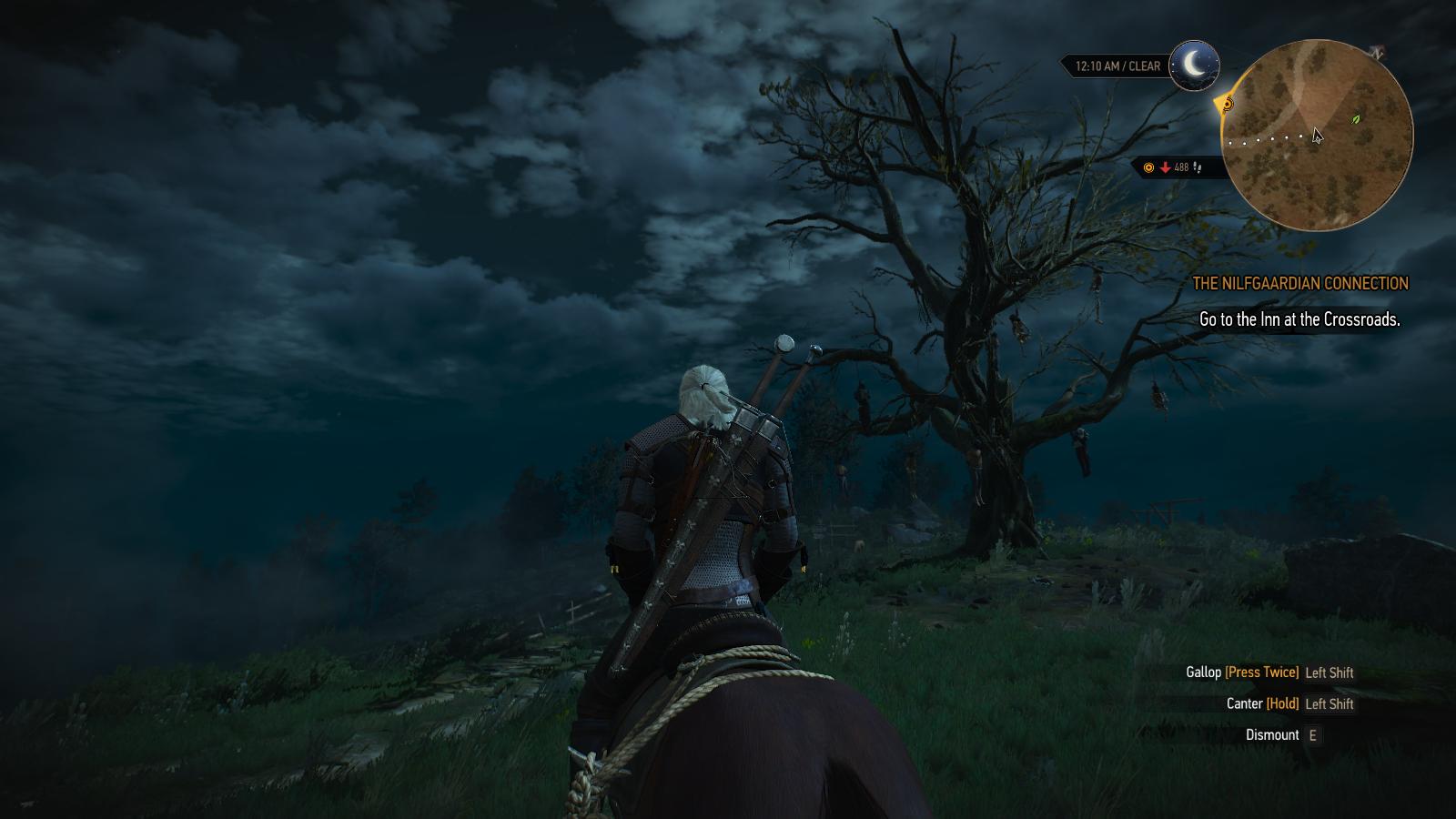Click the 12:10 AM / CLEAR time display

pos(1117,65)
